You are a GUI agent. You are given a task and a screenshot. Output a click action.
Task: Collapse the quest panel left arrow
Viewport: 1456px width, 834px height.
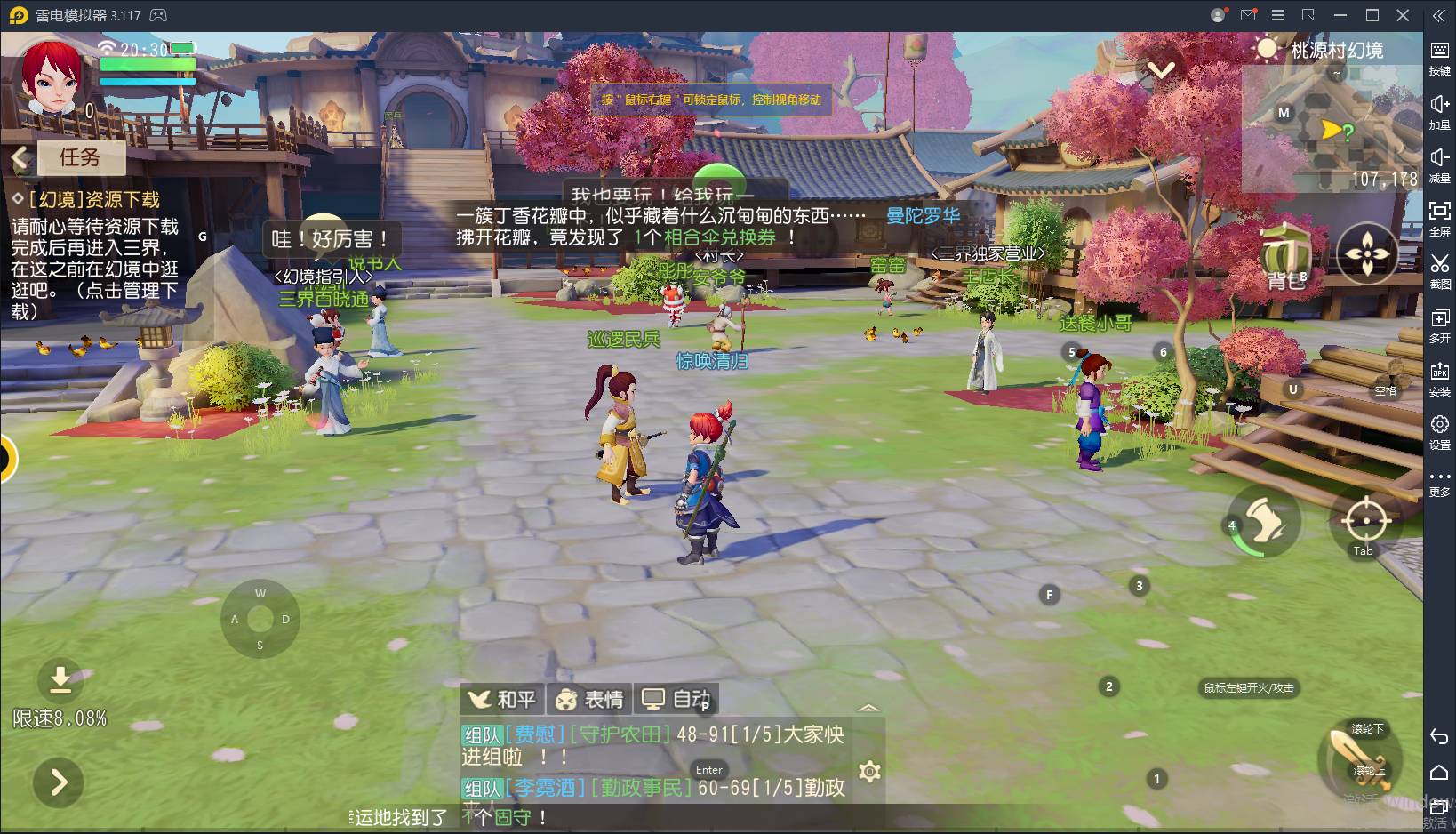20,158
